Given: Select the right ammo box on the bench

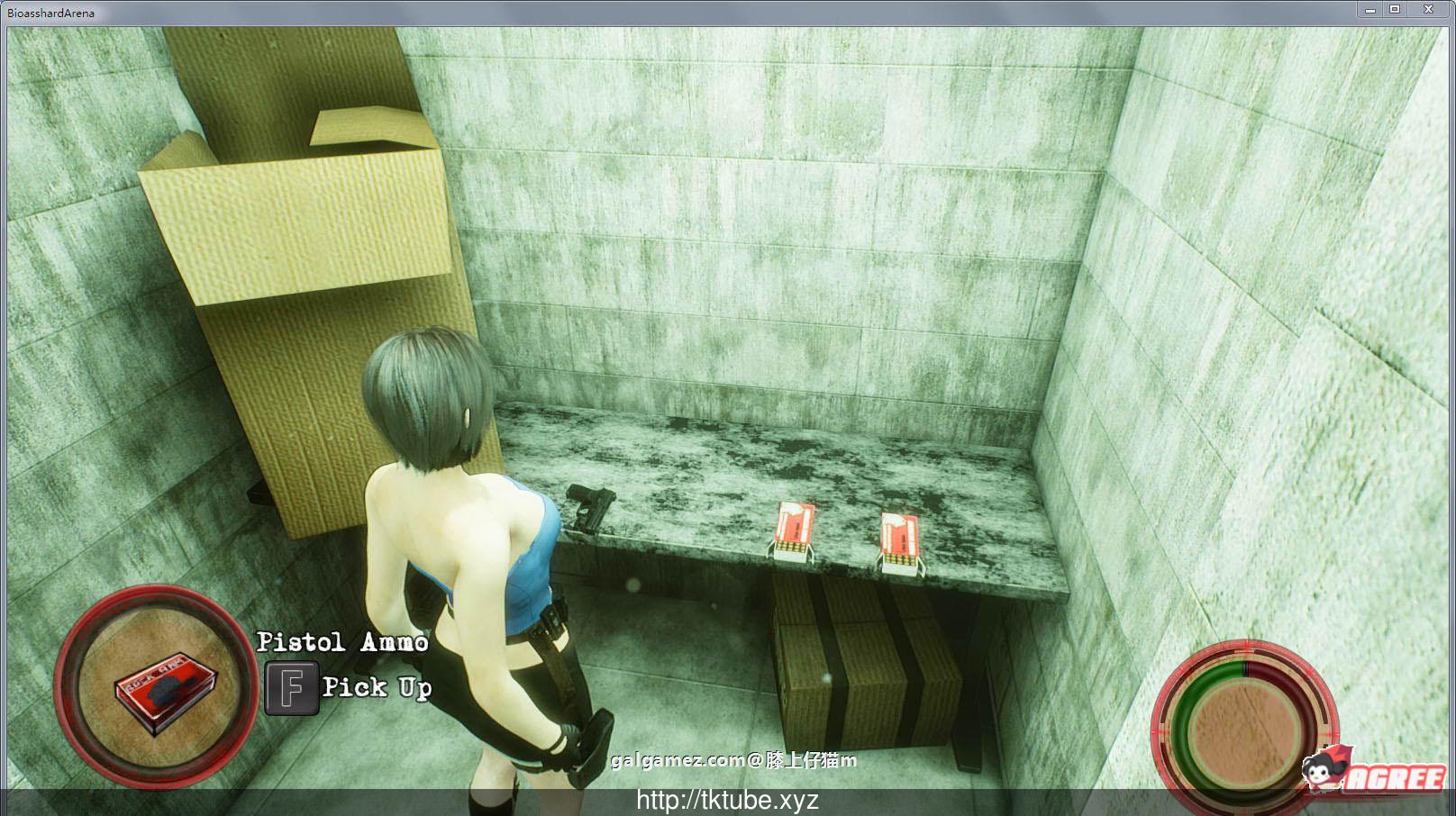Looking at the screenshot, I should [x=901, y=540].
